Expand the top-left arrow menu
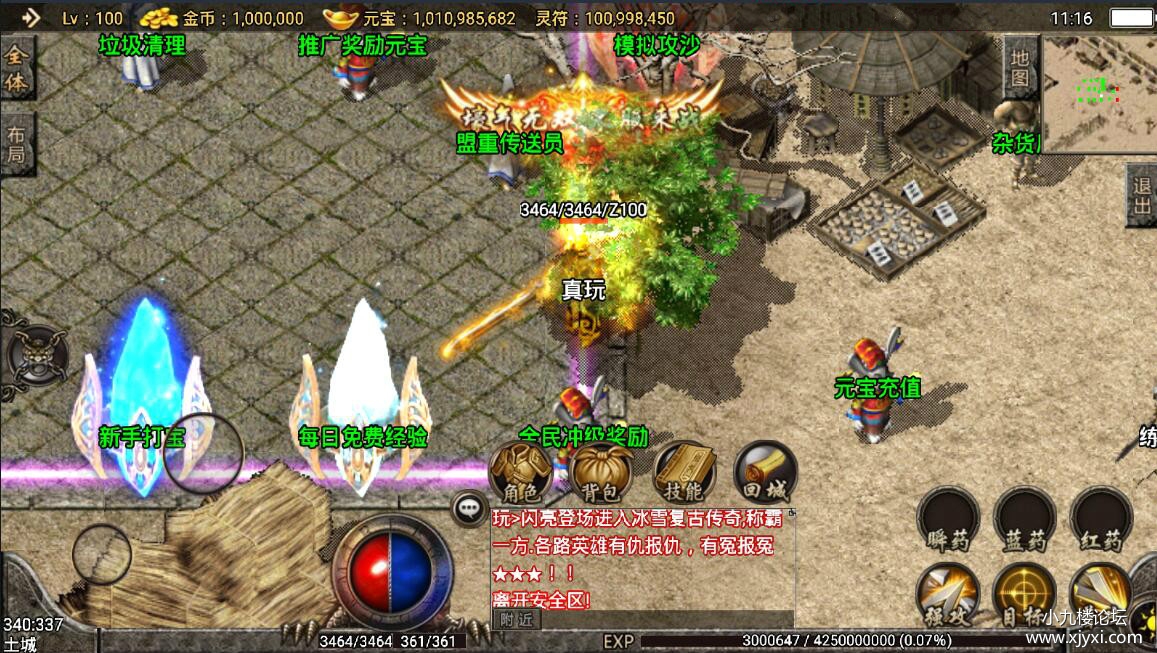 click(30, 17)
